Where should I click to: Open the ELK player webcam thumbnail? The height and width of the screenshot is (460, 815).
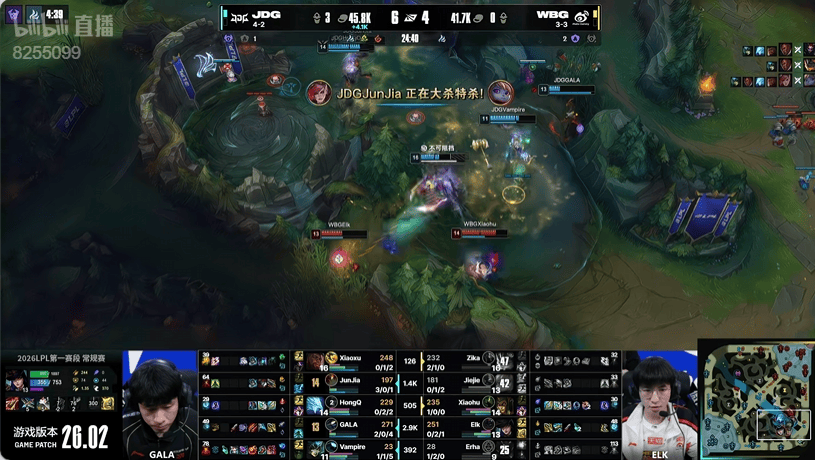(x=657, y=405)
